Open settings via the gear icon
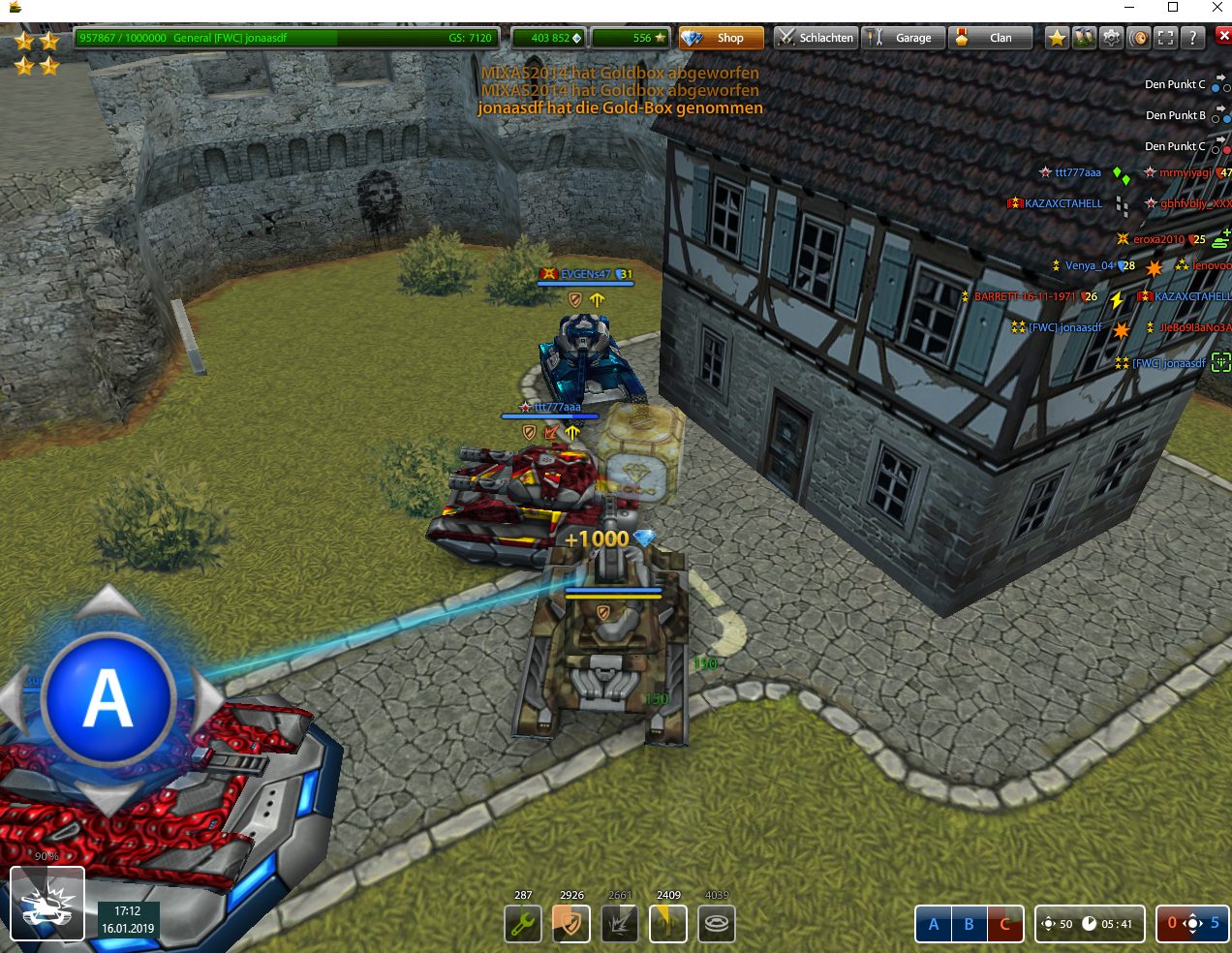The width and height of the screenshot is (1232, 953). (x=1112, y=38)
